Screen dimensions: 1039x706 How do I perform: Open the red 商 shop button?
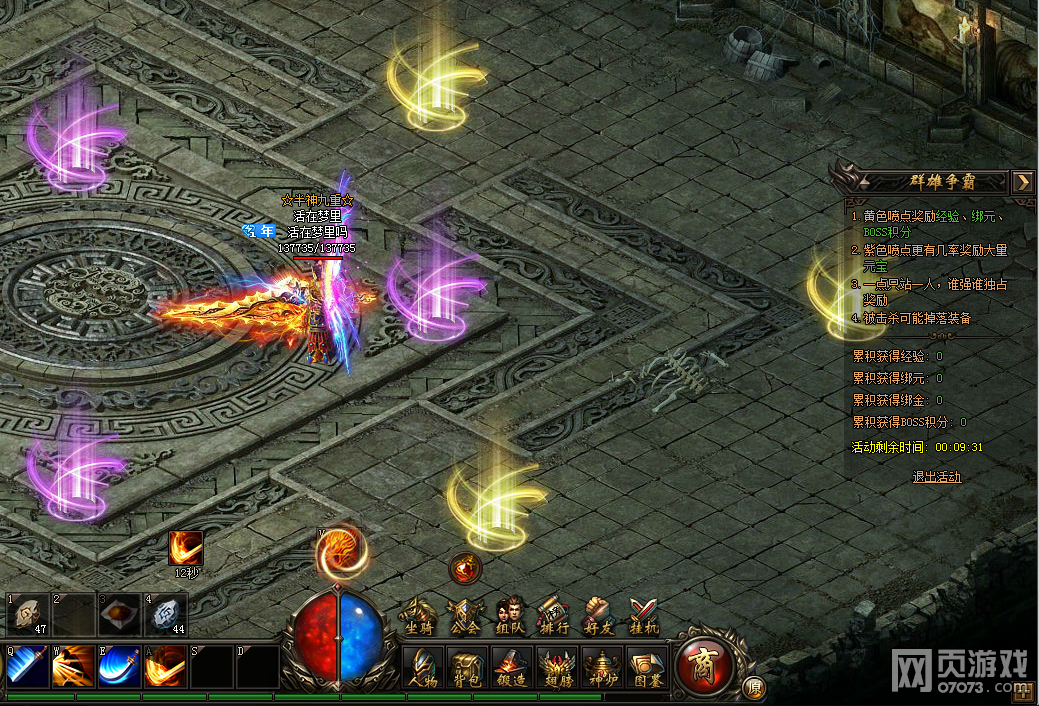click(x=706, y=664)
